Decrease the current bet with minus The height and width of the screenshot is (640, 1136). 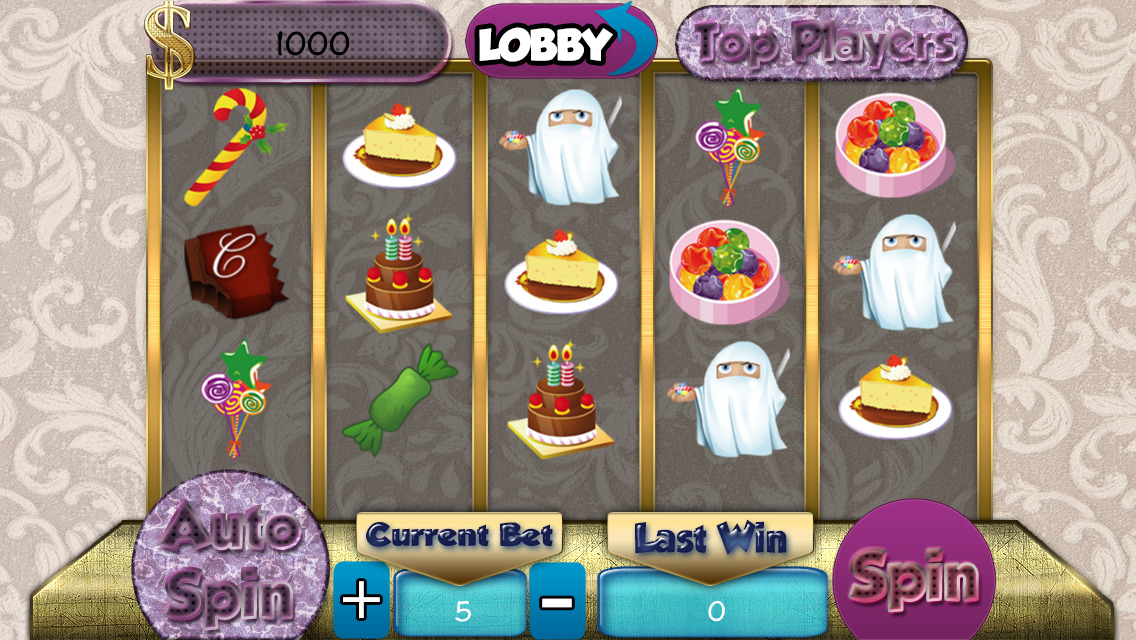click(x=556, y=601)
